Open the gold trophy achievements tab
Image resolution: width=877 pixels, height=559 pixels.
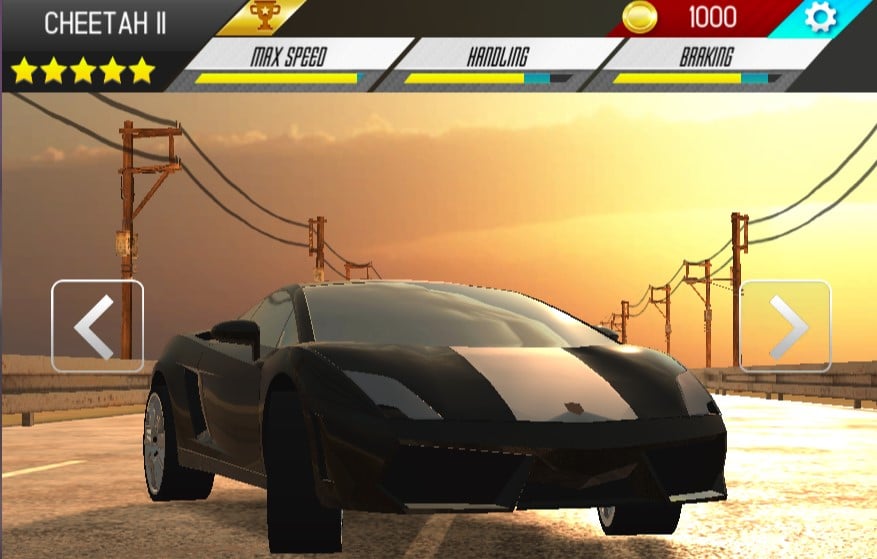[262, 17]
